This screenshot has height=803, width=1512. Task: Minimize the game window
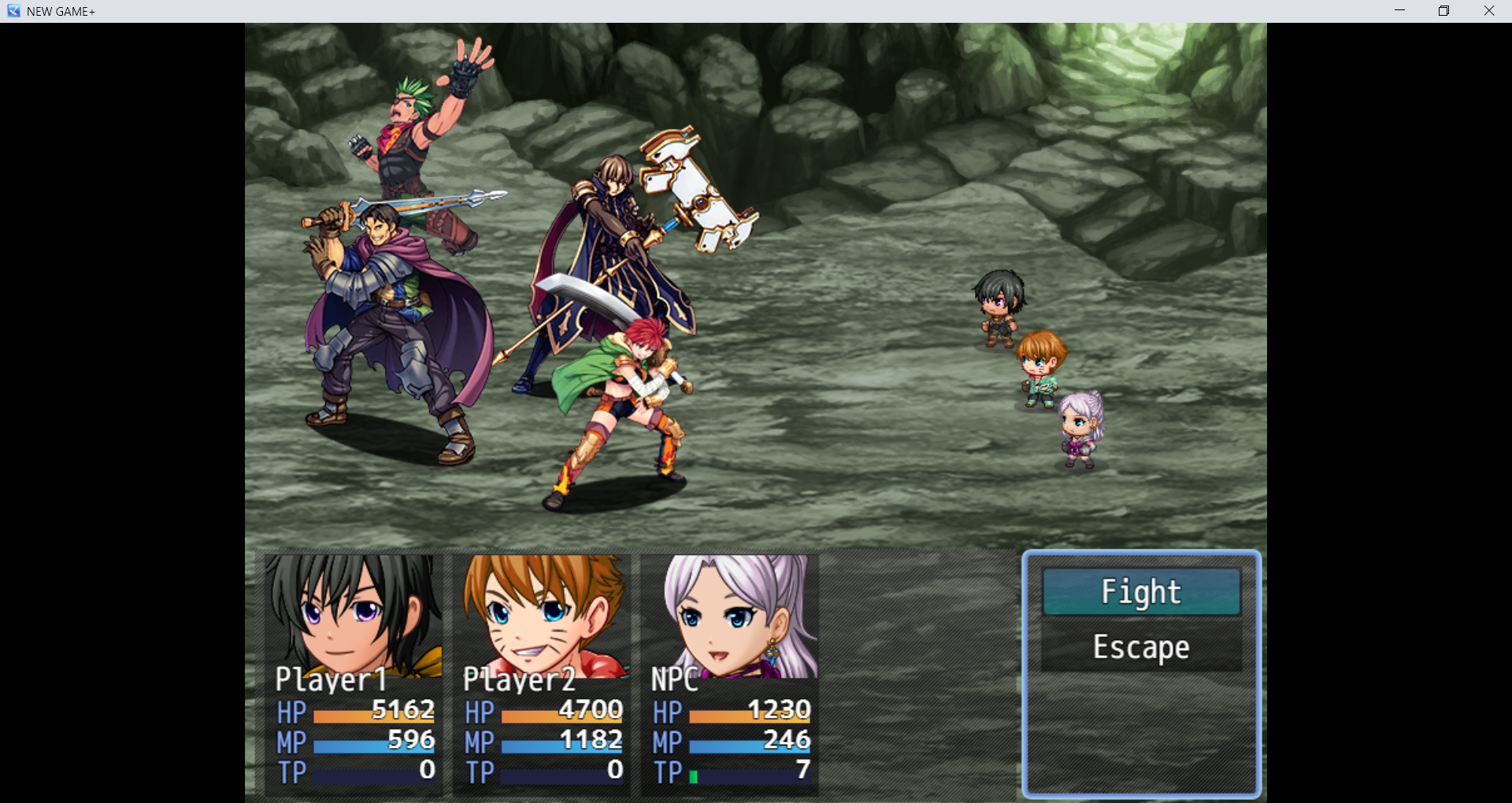1399,11
